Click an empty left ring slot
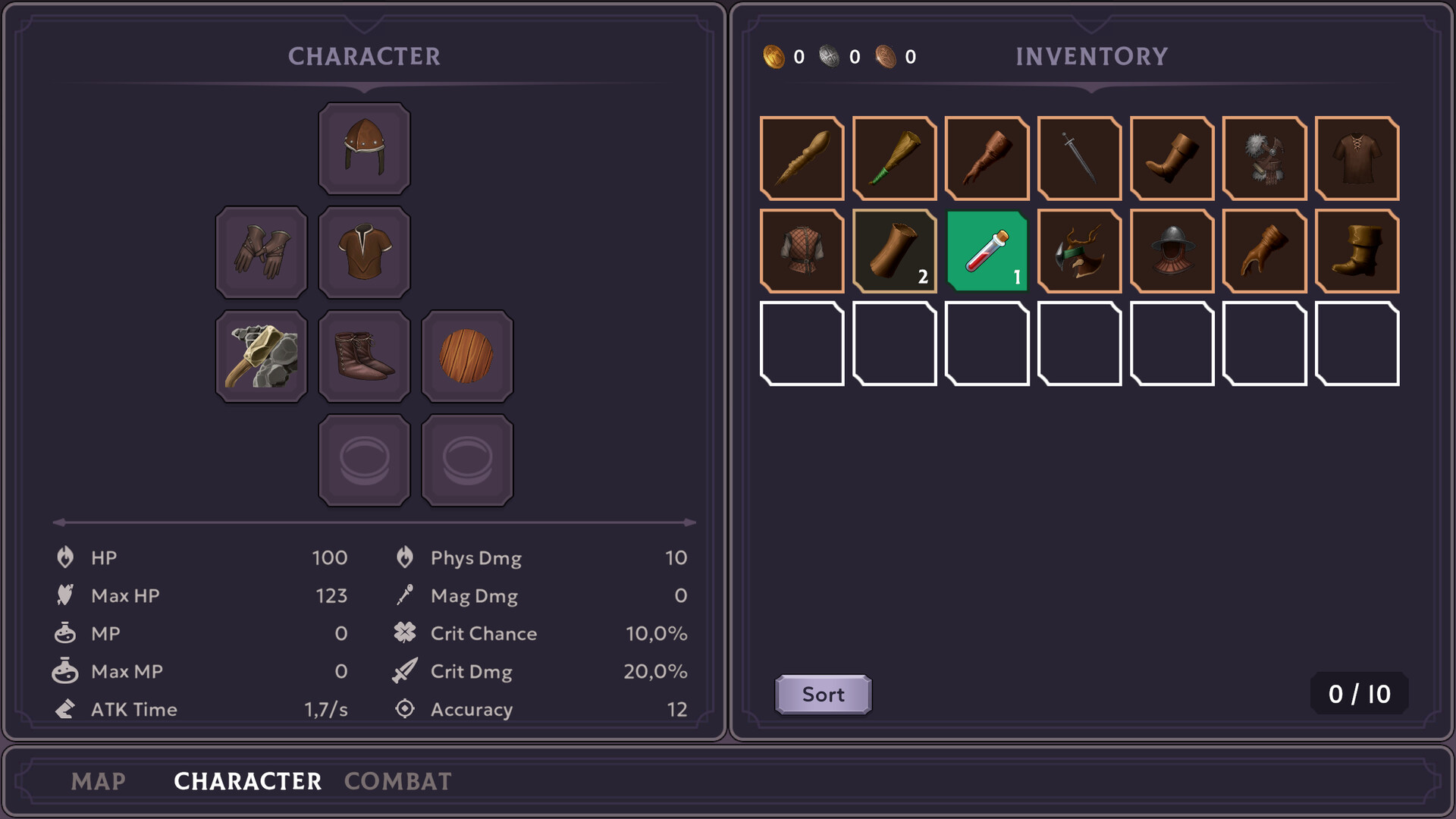The image size is (1456, 819). click(x=364, y=460)
